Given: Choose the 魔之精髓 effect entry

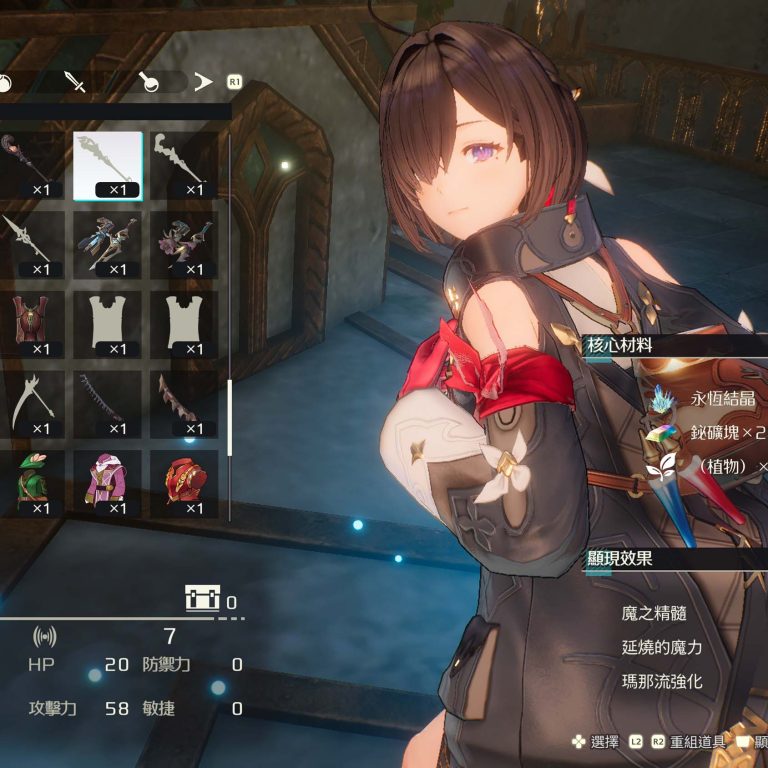Looking at the screenshot, I should click(654, 613).
